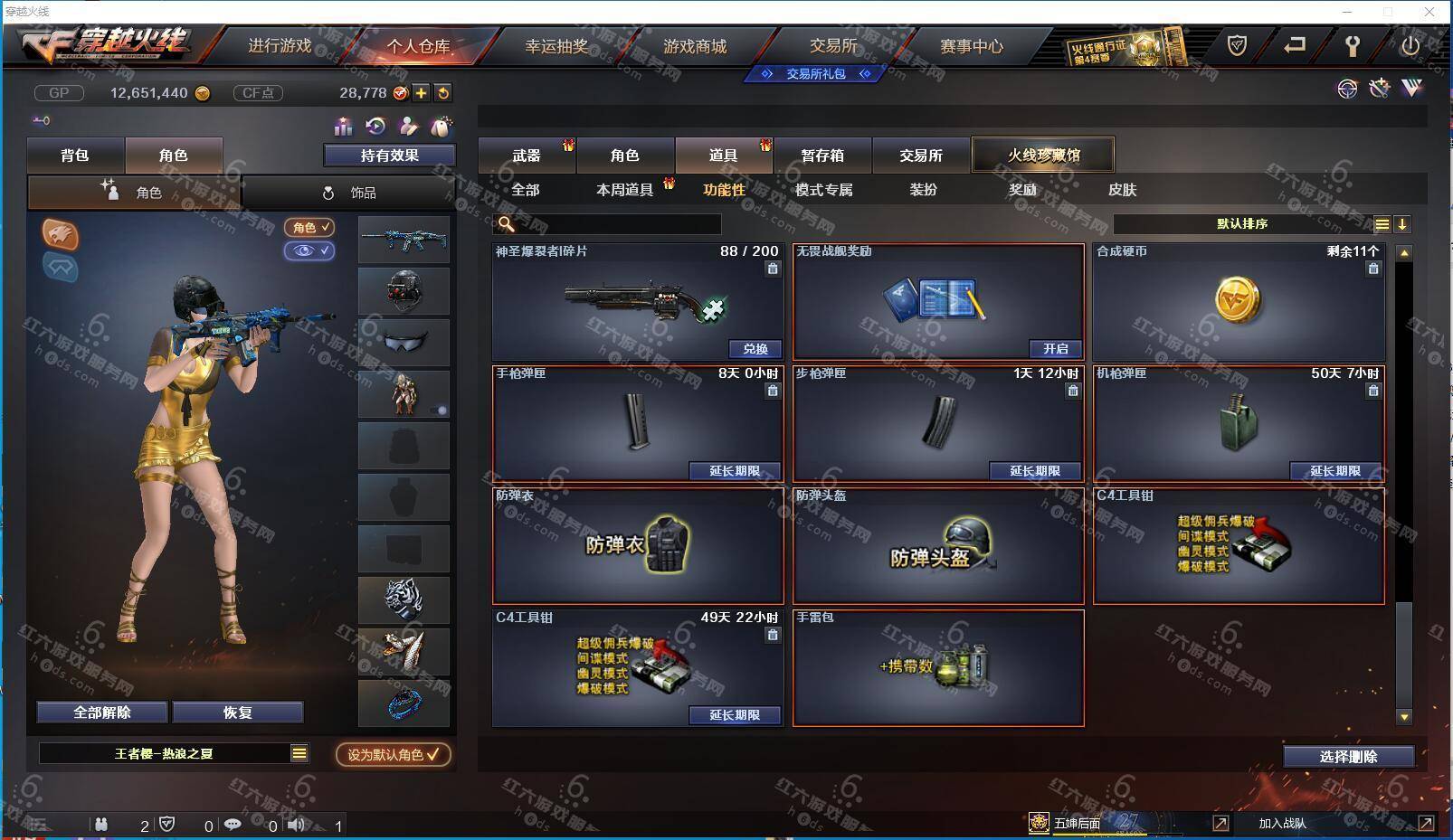Open the 赛事中心 menu
1453x840 pixels.
tap(972, 46)
